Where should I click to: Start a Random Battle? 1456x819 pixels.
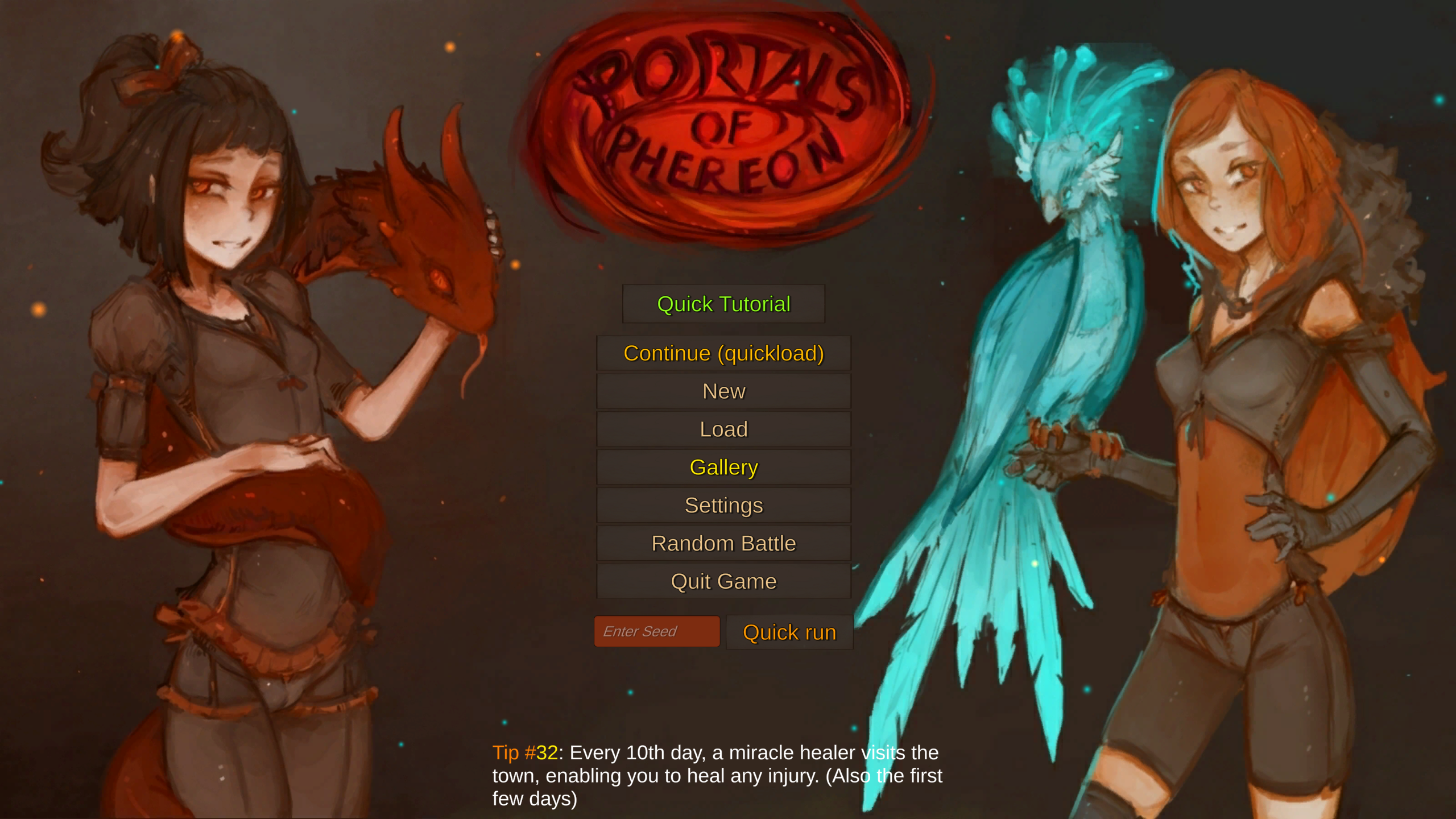tap(723, 543)
